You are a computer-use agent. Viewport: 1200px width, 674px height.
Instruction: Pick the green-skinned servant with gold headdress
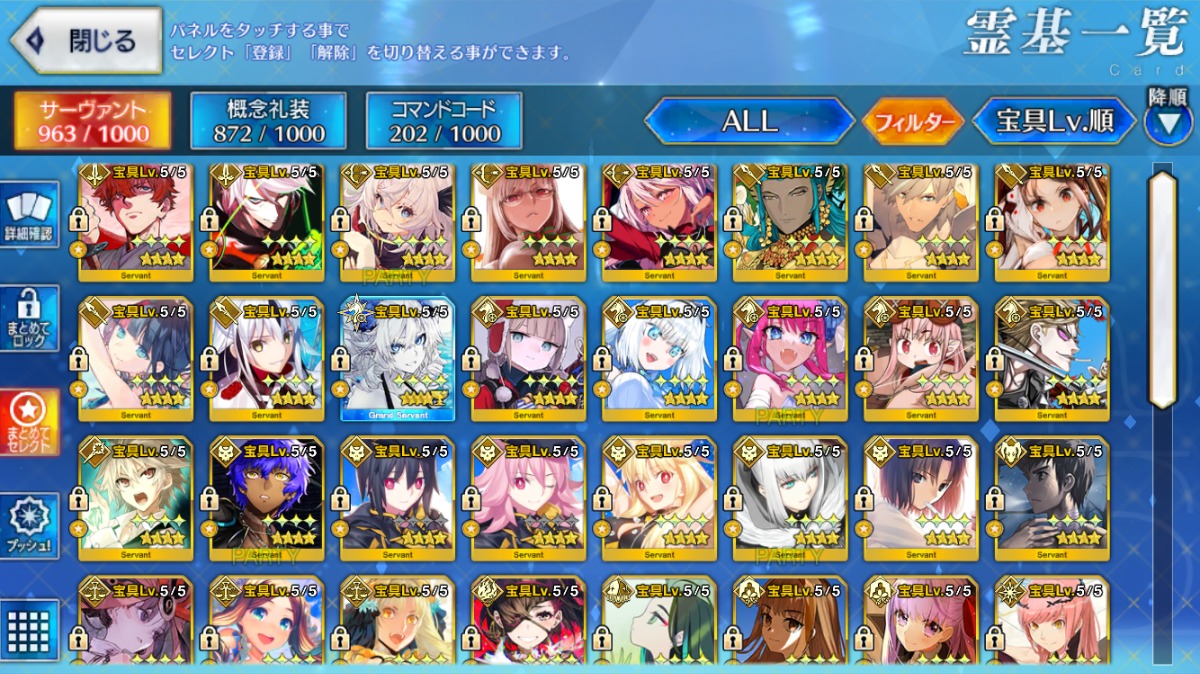pyautogui.click(x=790, y=220)
